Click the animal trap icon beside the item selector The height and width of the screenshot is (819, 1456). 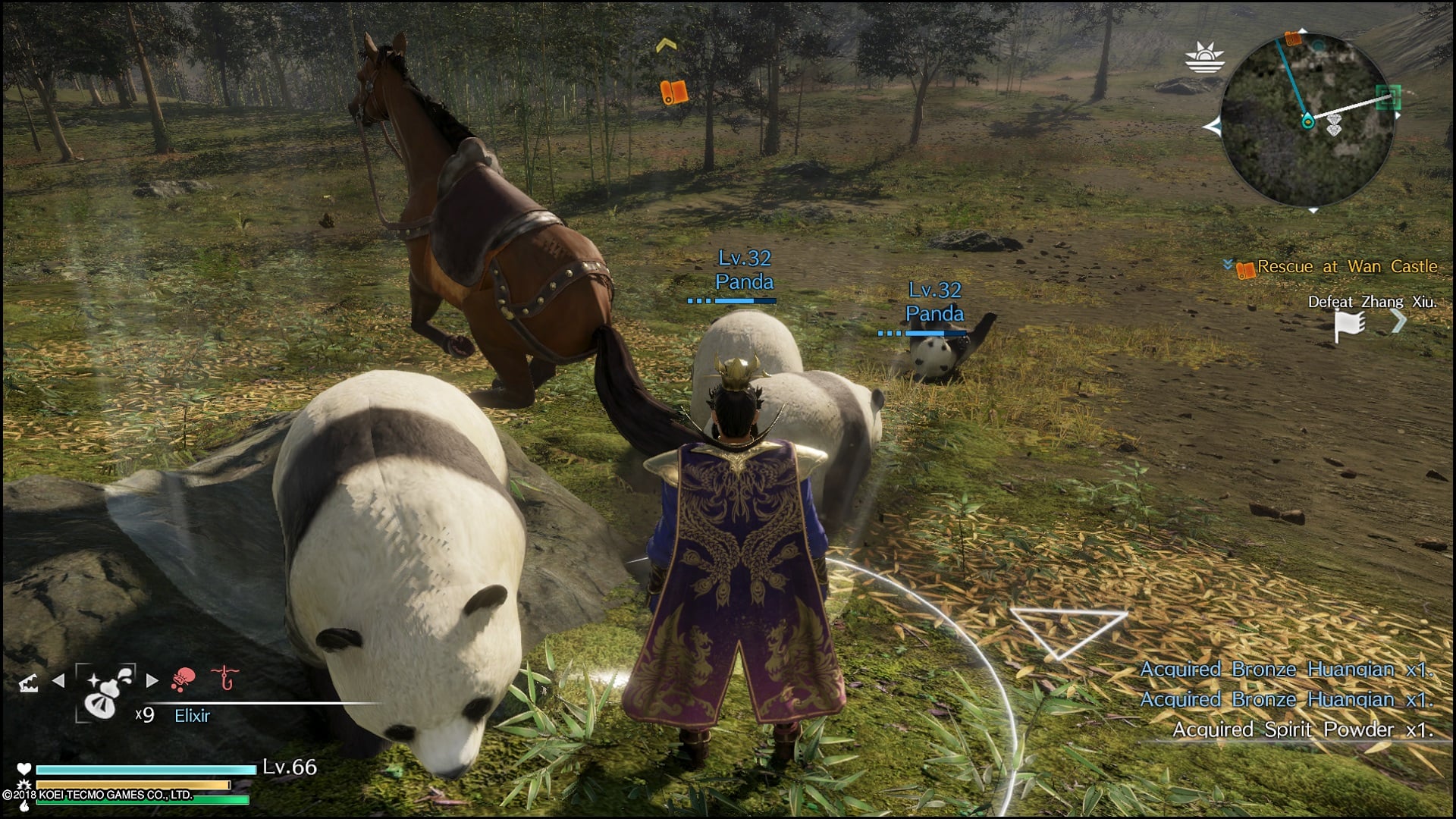pos(29,685)
